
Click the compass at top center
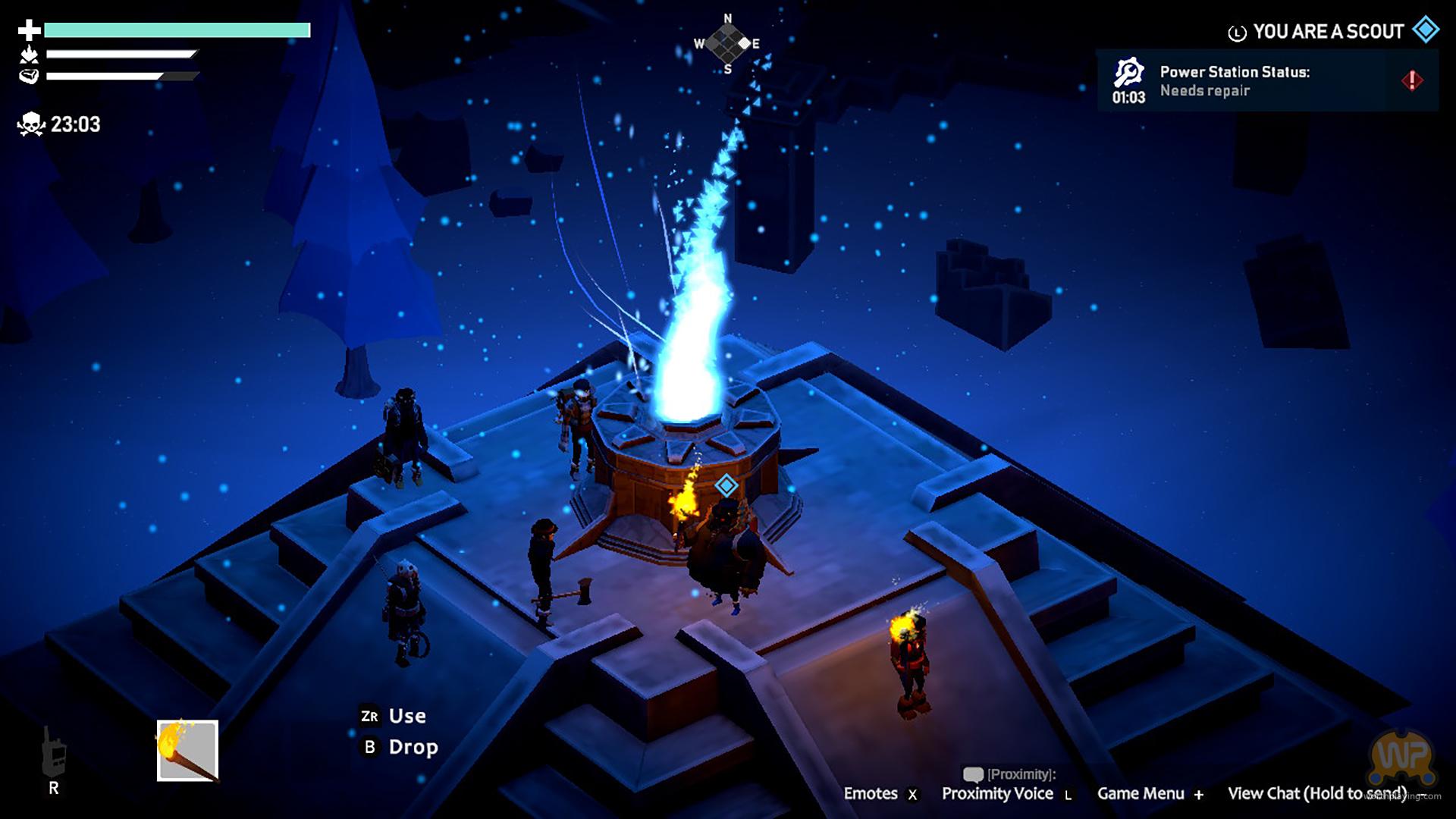tap(727, 44)
